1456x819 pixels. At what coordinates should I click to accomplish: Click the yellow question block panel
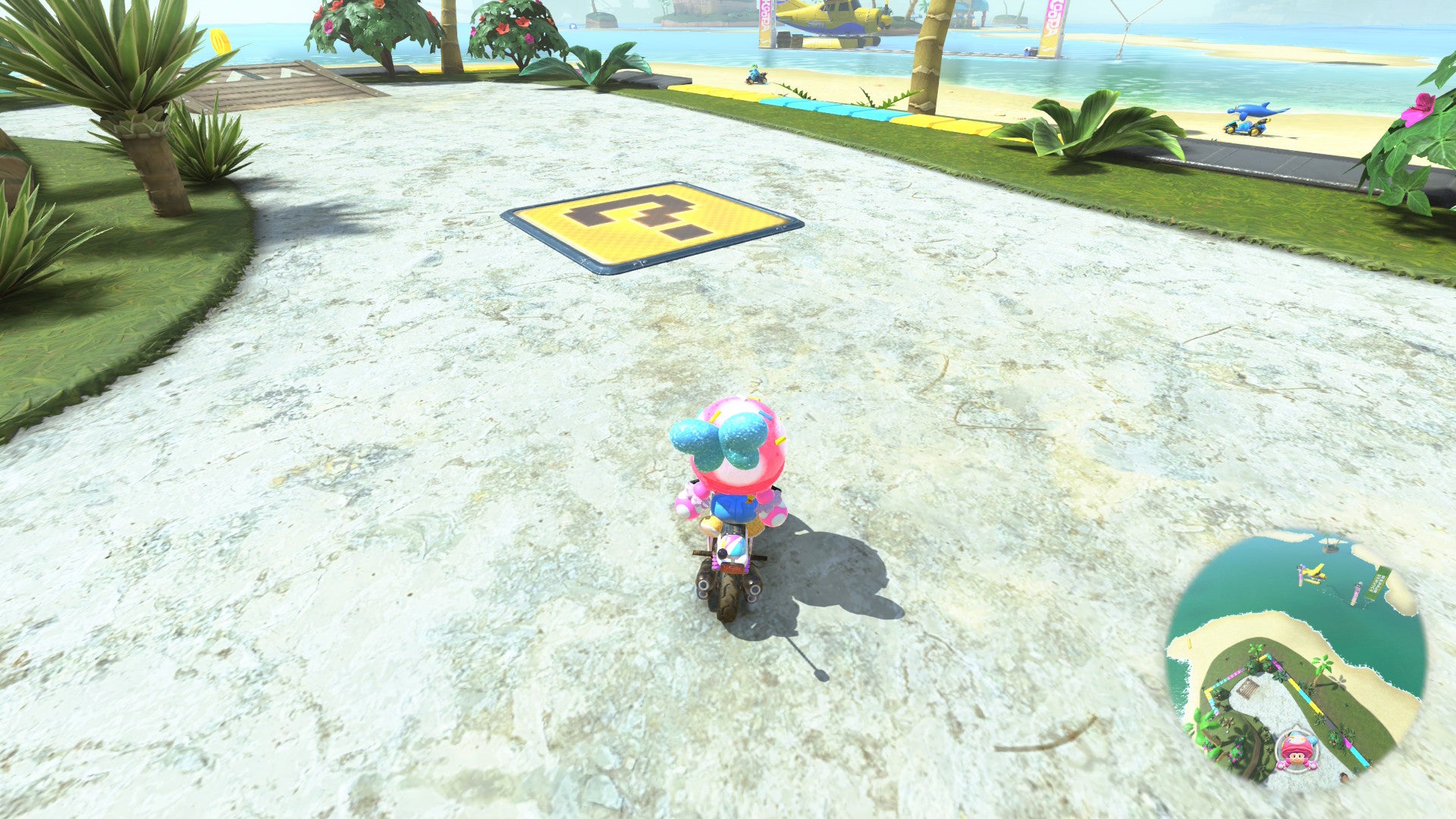(652, 224)
